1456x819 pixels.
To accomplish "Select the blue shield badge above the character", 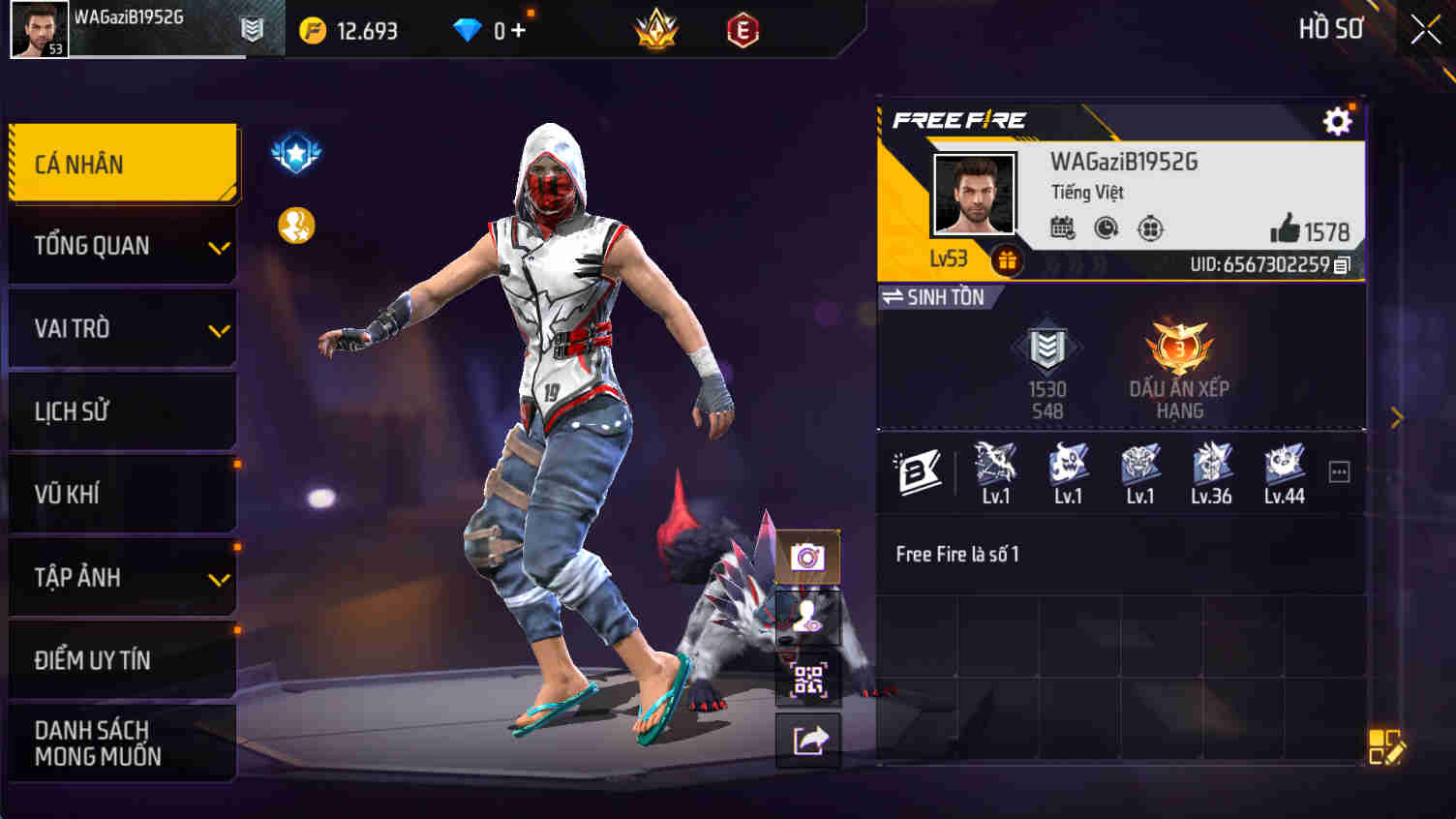I will tap(295, 153).
